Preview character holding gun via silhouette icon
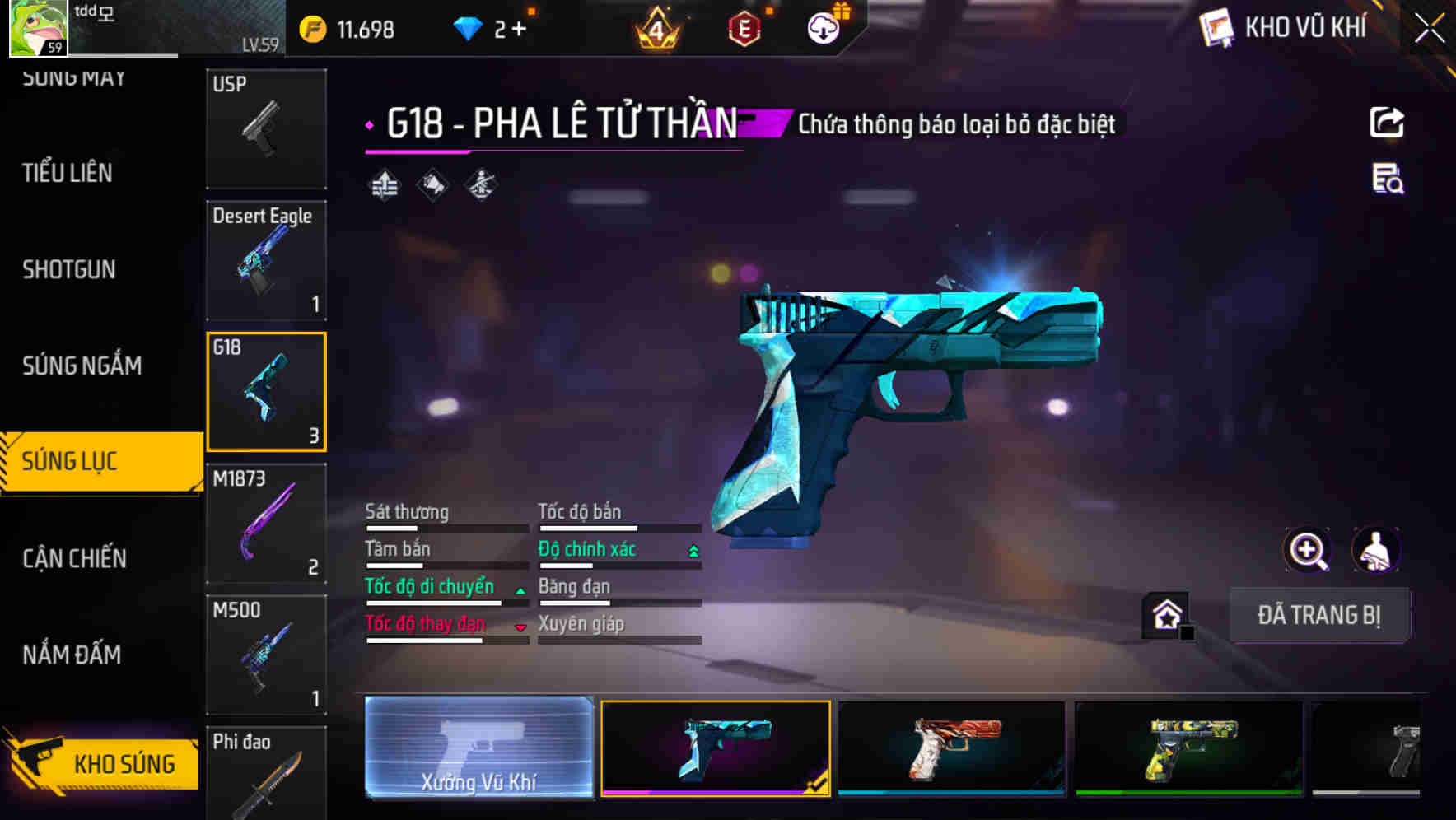 click(1377, 550)
